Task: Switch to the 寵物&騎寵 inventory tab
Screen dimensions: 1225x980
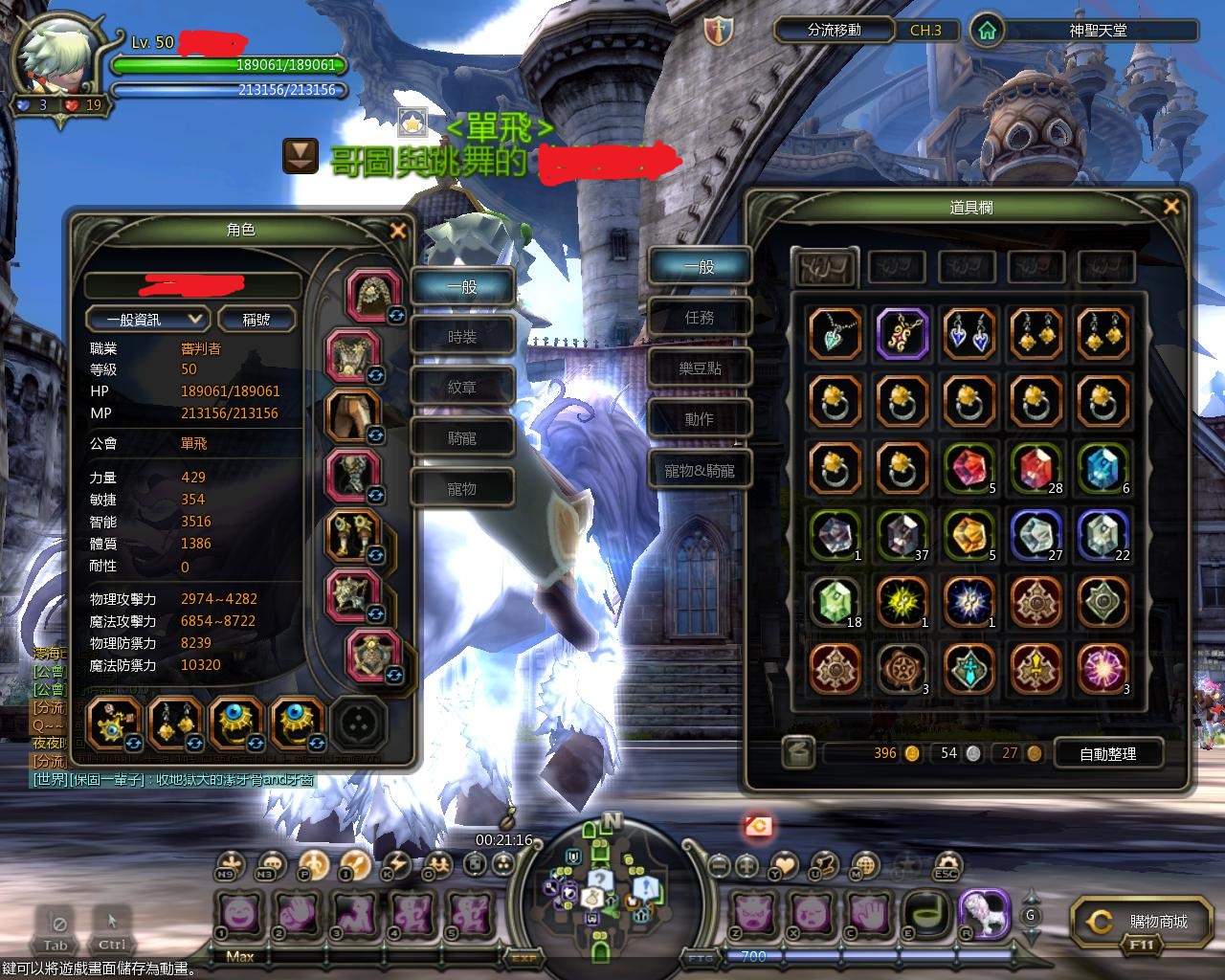Action: [x=700, y=470]
